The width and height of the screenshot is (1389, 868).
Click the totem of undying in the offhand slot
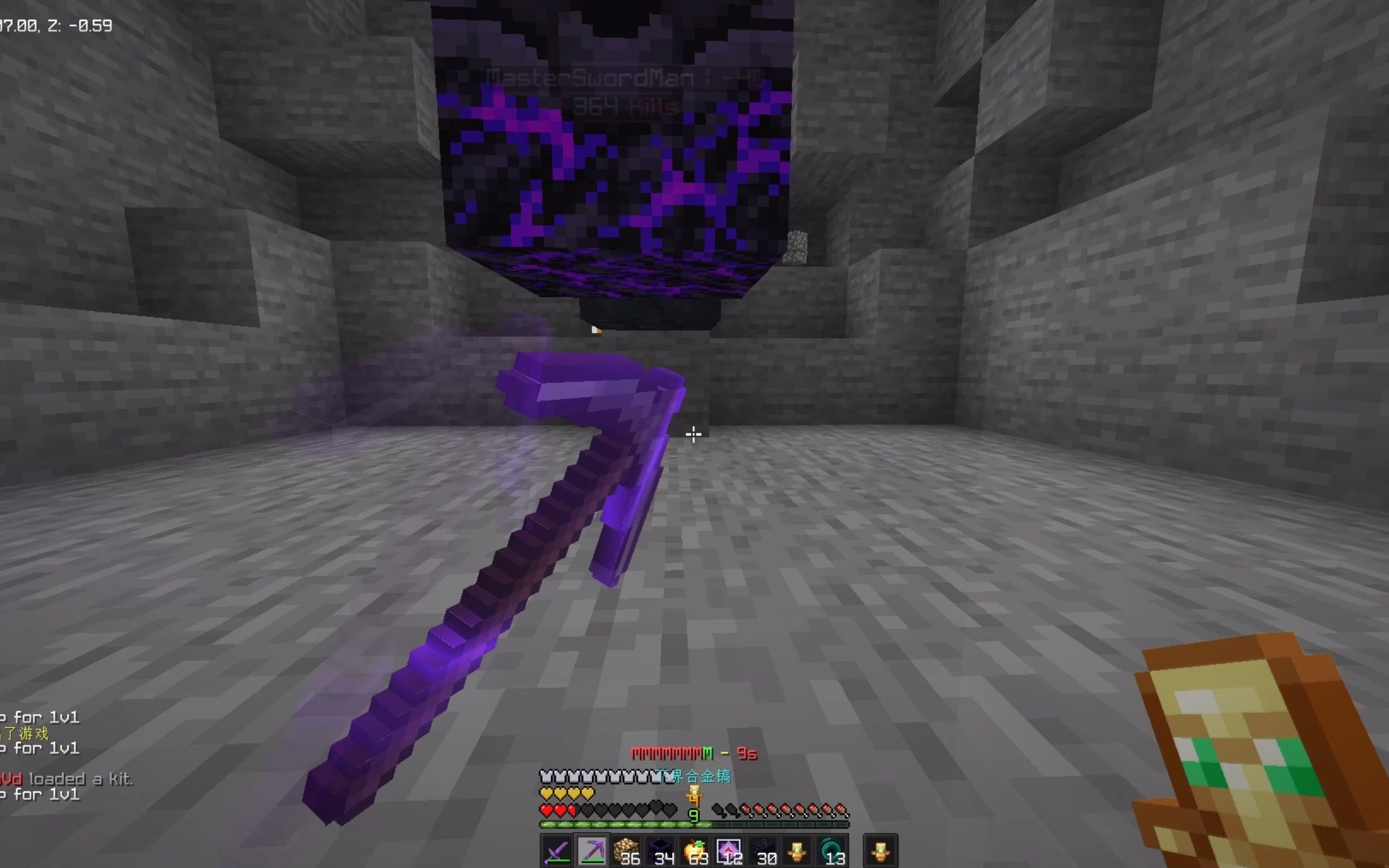881,851
